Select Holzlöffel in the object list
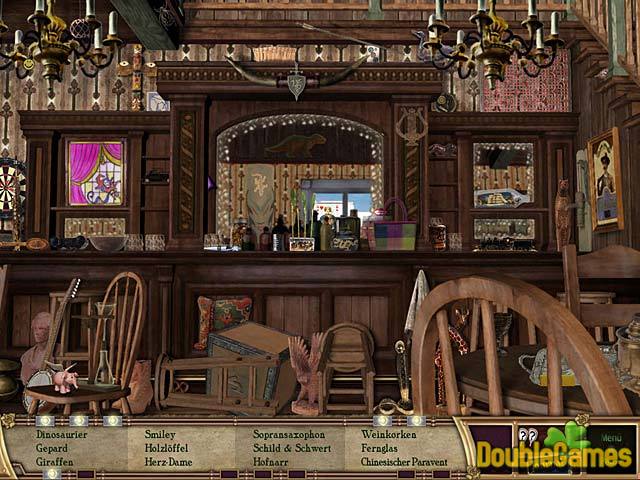This screenshot has width=640, height=480. click(x=166, y=449)
